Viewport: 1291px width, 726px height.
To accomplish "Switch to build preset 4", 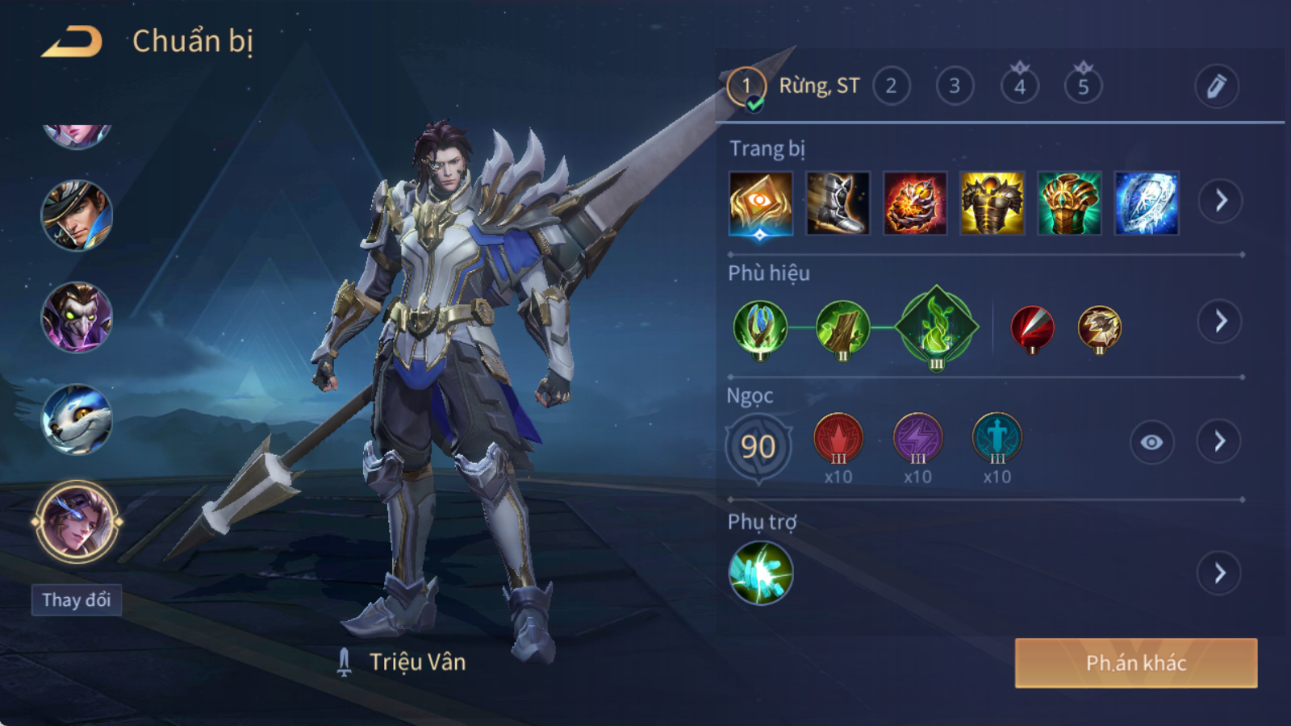I will click(1019, 86).
